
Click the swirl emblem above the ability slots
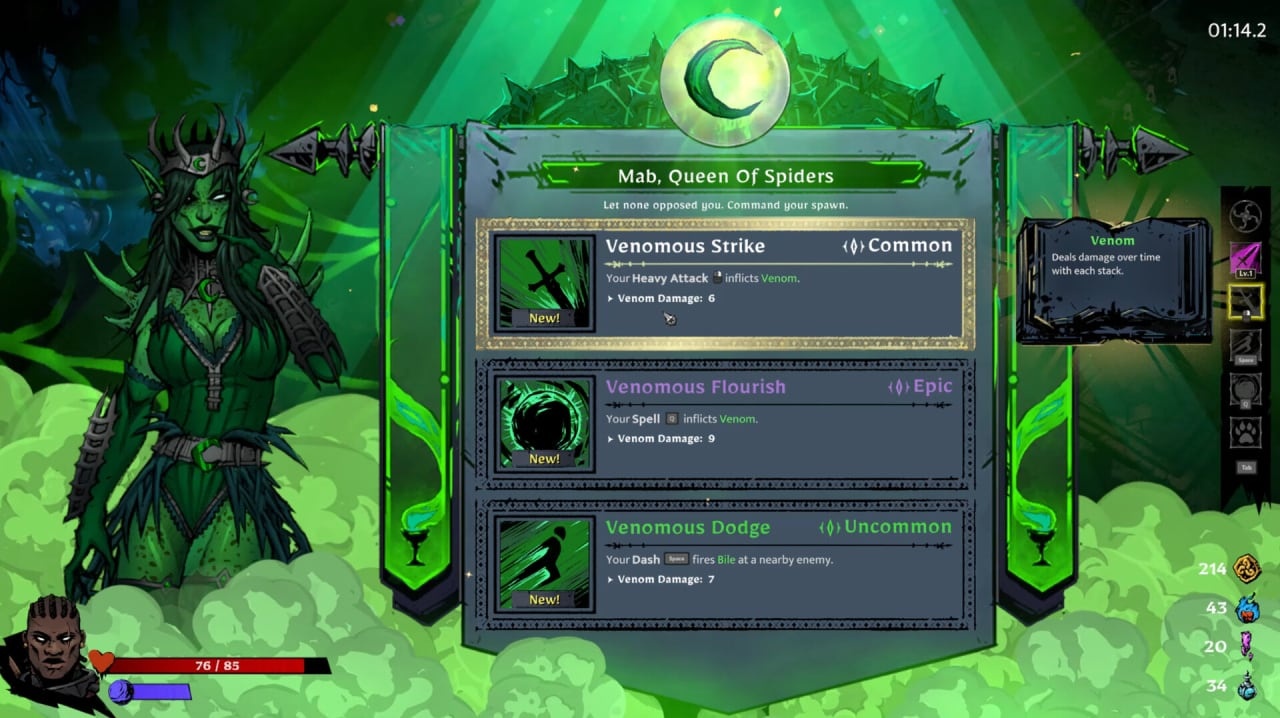pos(1246,216)
